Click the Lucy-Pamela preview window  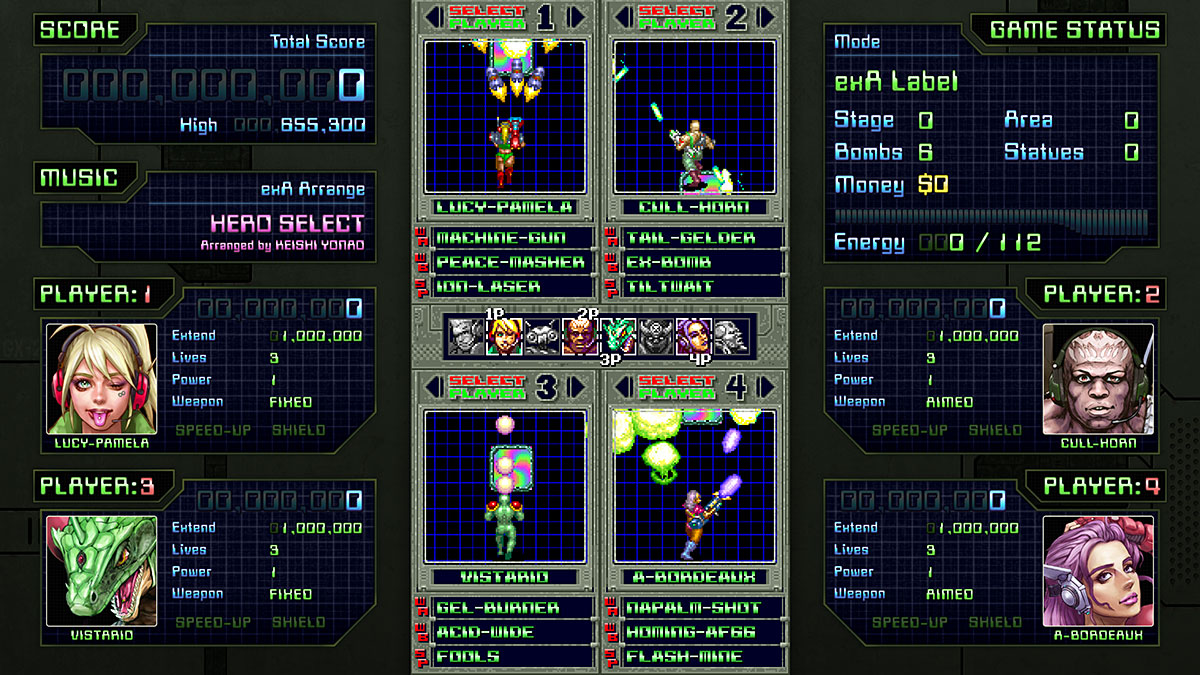[505, 117]
